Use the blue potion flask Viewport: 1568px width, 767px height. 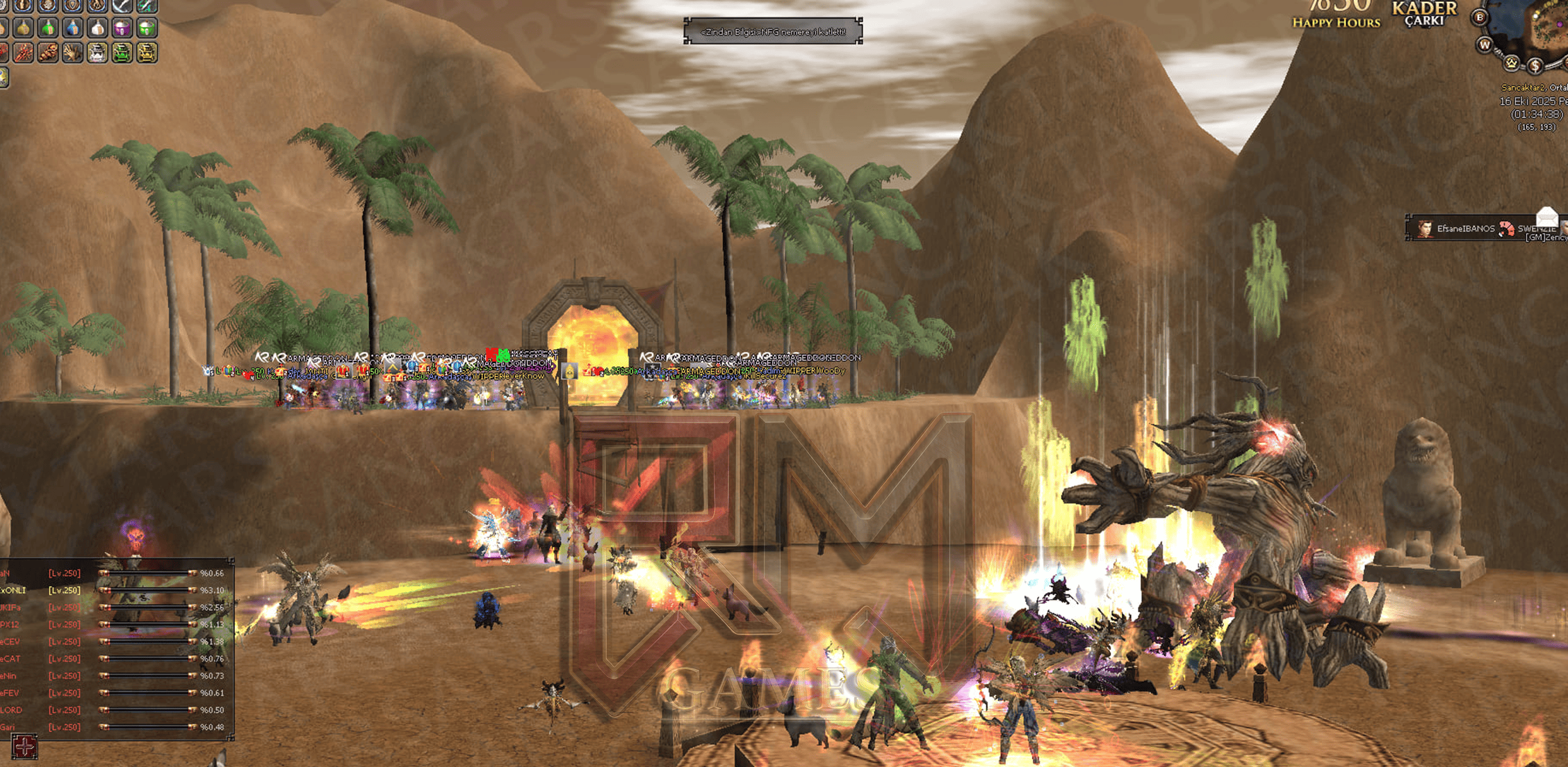click(72, 28)
